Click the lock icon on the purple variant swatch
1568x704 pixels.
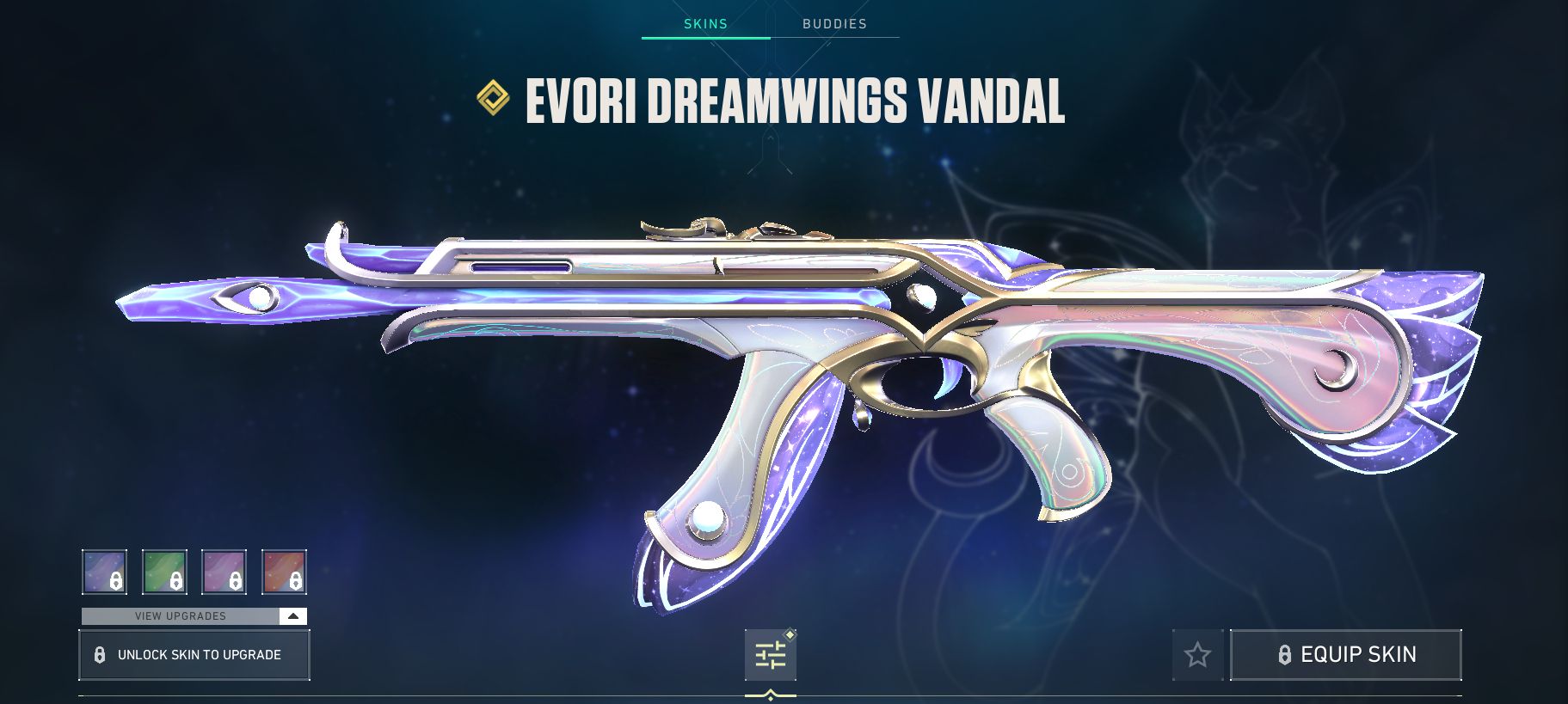[x=114, y=581]
